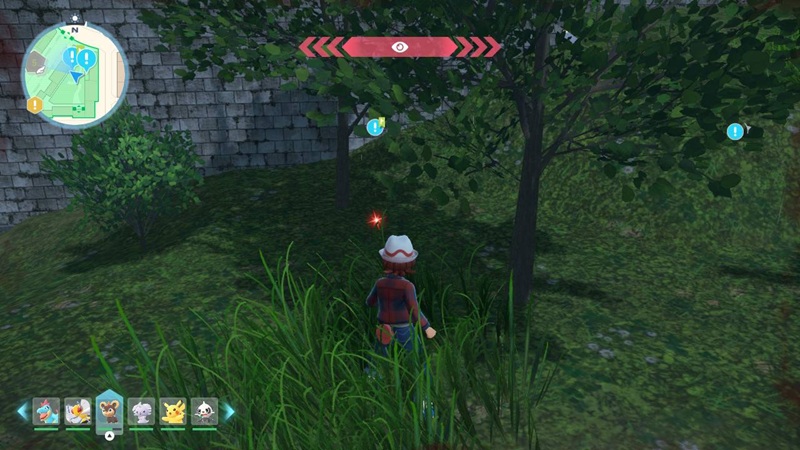Click the right arrow of the party bar
Screen dimensions: 800x450
(x=229, y=411)
